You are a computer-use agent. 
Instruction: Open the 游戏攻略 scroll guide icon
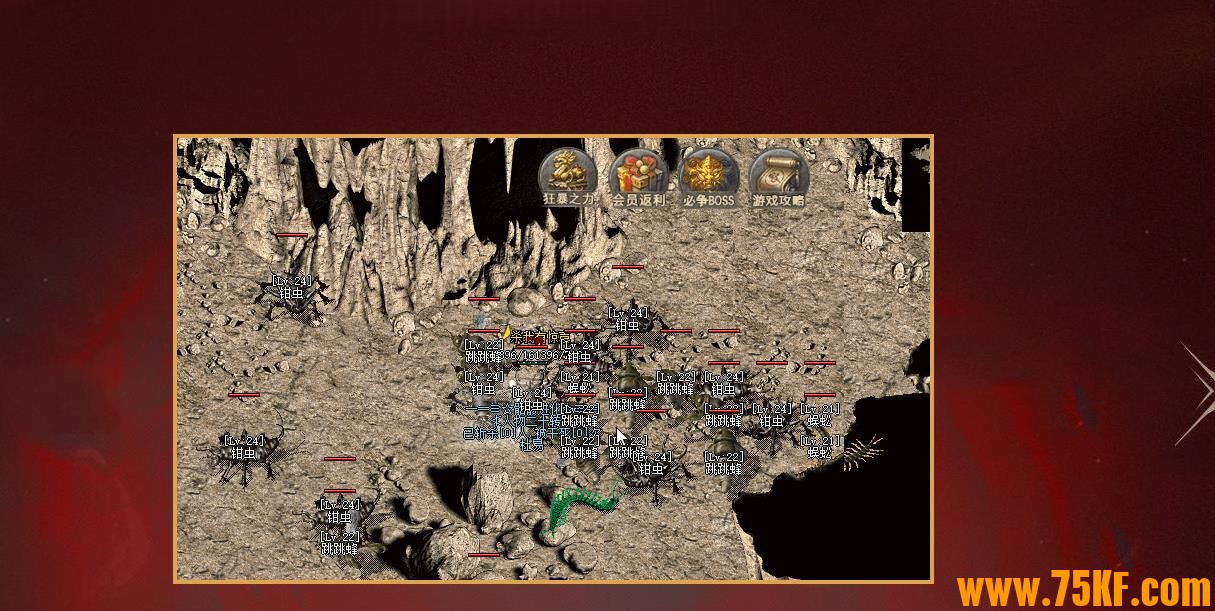pyautogui.click(x=778, y=175)
